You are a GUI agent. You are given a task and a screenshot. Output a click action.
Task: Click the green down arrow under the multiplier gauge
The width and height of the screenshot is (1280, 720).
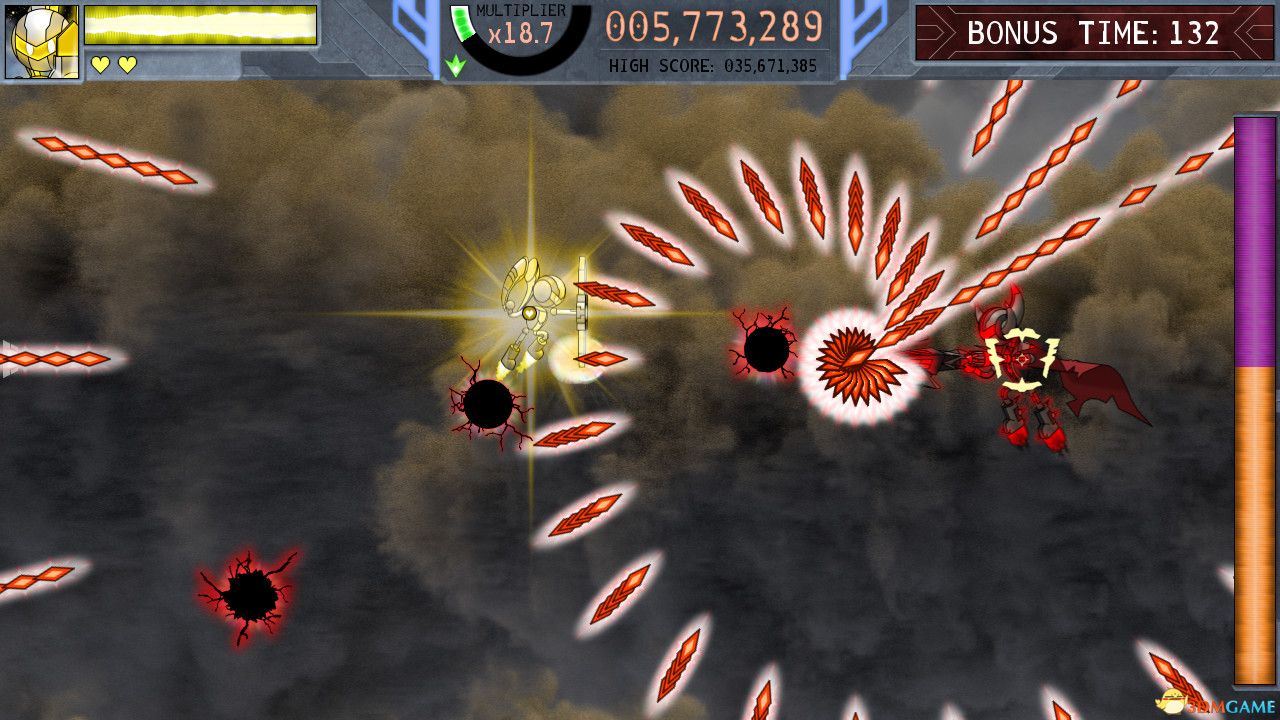pos(455,63)
